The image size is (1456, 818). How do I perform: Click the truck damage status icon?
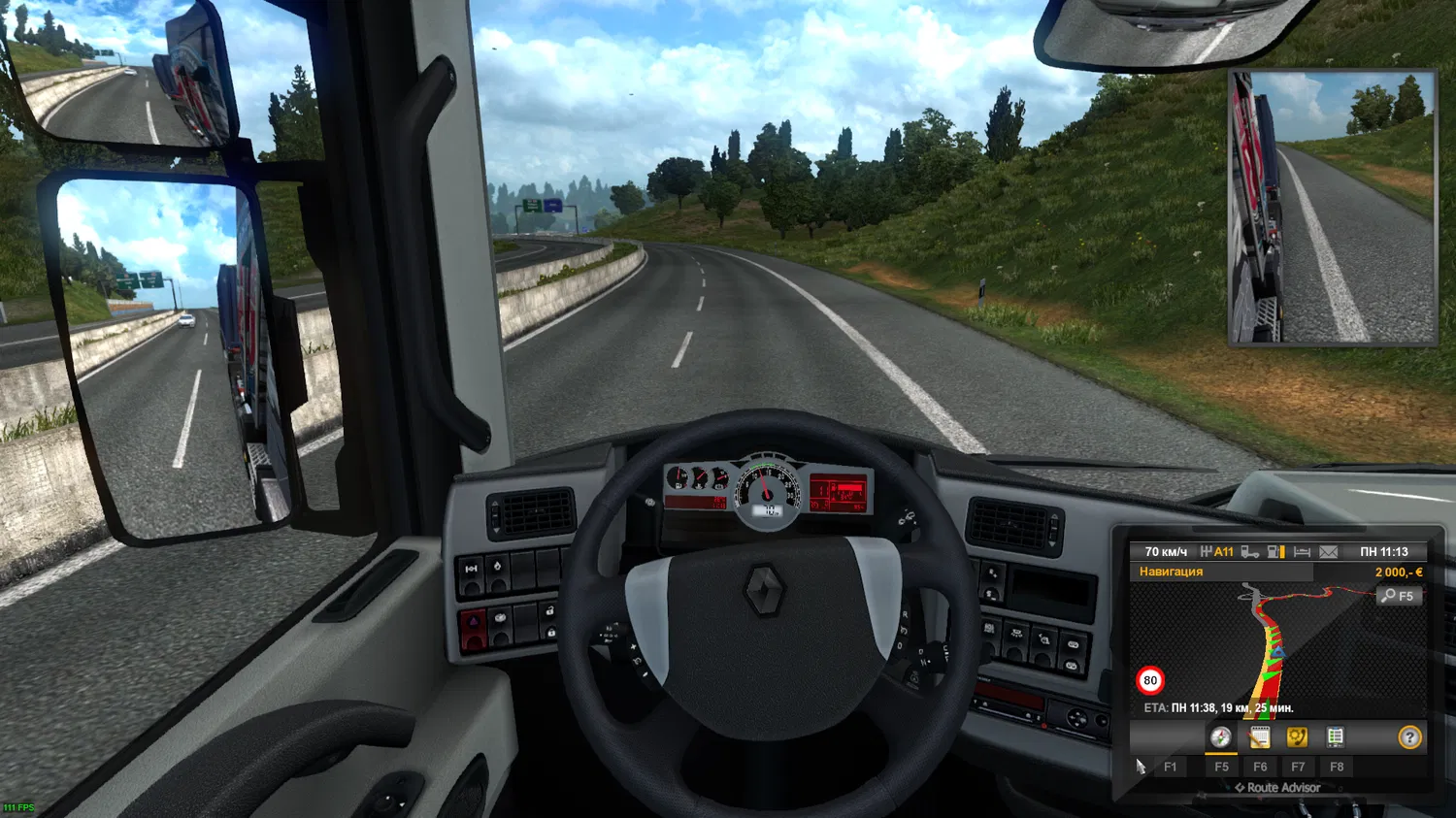[1250, 552]
